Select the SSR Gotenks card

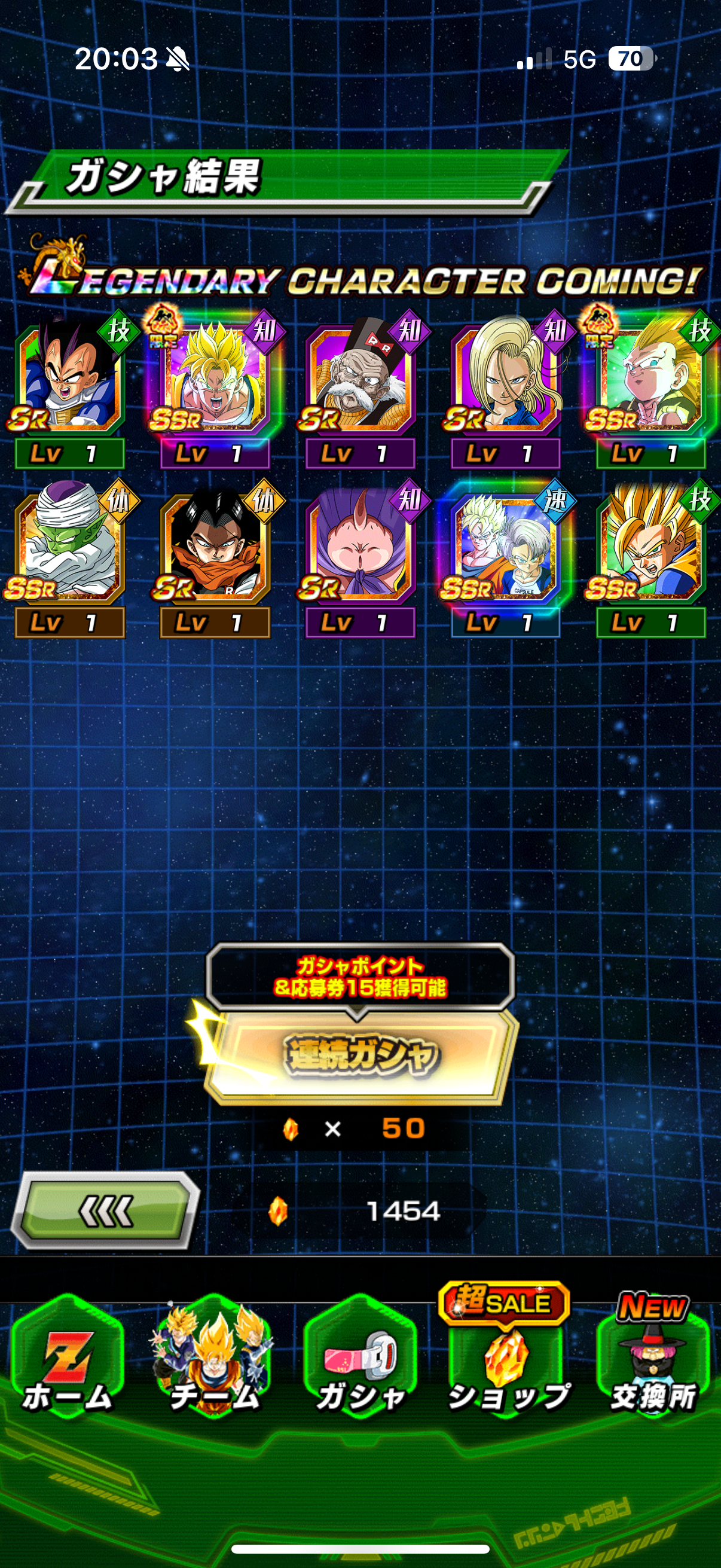[x=650, y=380]
